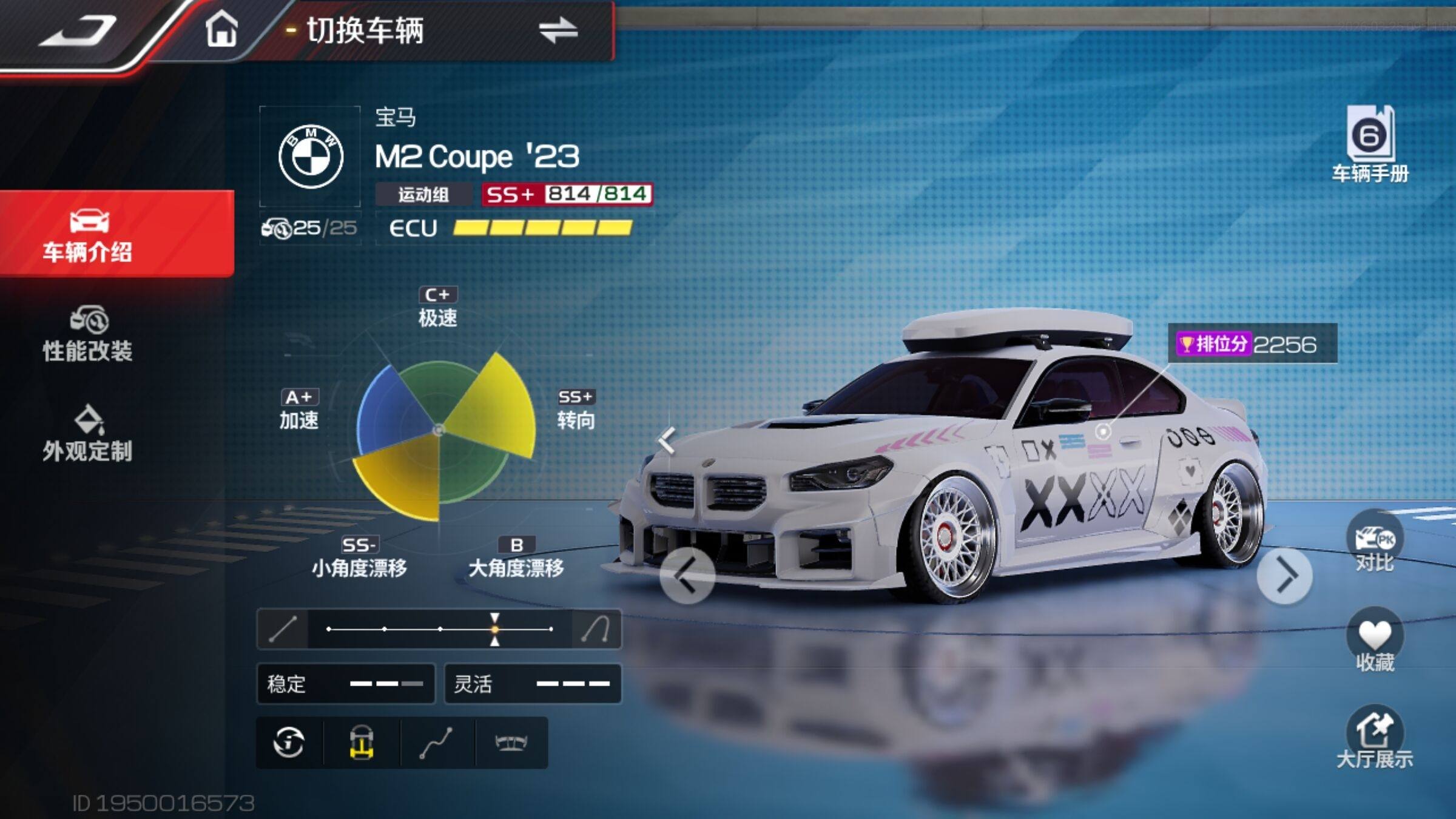Viewport: 1456px width, 819px height.
Task: Return to the home screen
Action: point(221,29)
